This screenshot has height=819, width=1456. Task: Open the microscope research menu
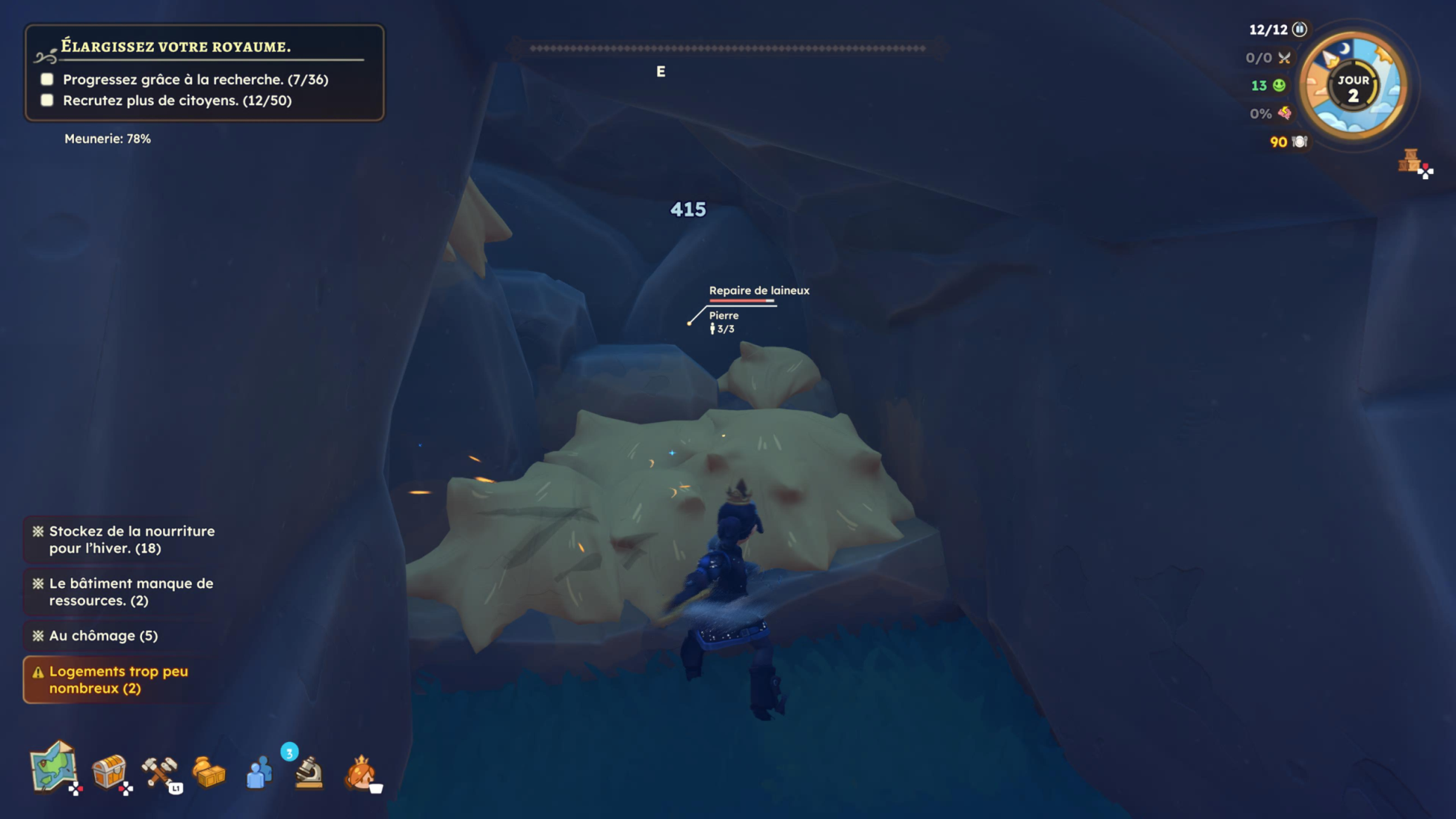(x=308, y=772)
